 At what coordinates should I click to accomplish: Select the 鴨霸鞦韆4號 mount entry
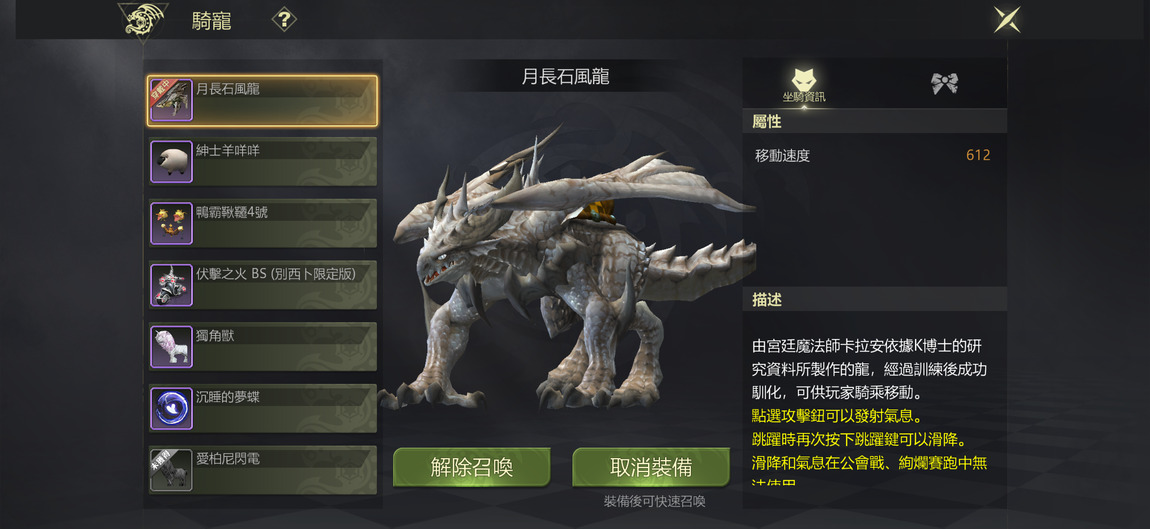262,223
